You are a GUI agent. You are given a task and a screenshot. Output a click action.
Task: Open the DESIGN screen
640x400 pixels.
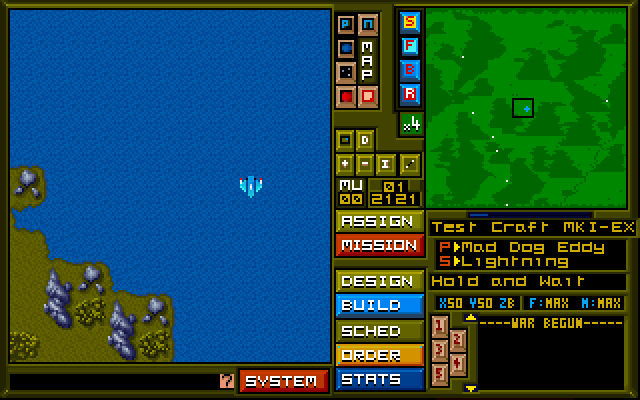pos(378,281)
